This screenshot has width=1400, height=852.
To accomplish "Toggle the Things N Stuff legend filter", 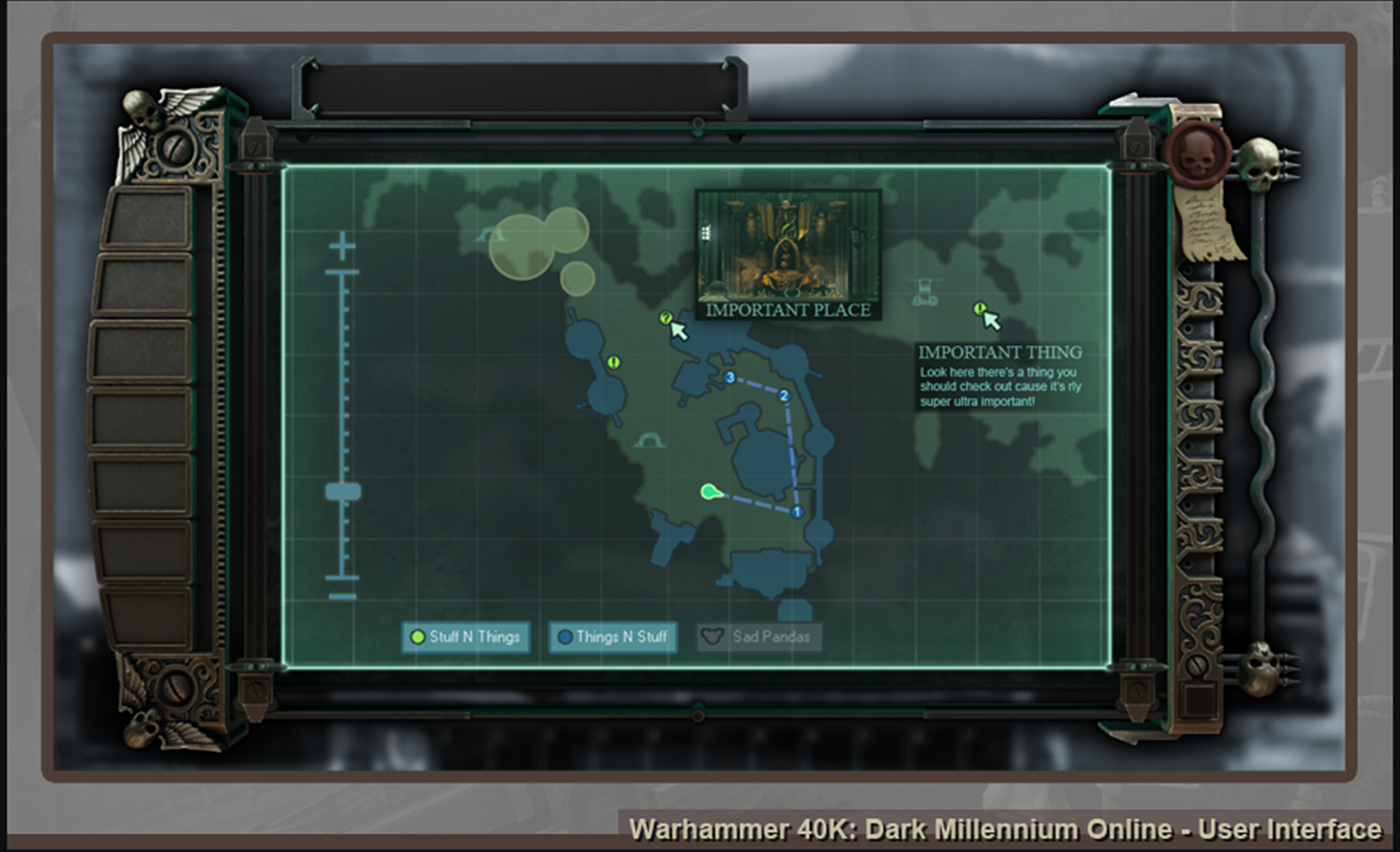I will [x=613, y=637].
